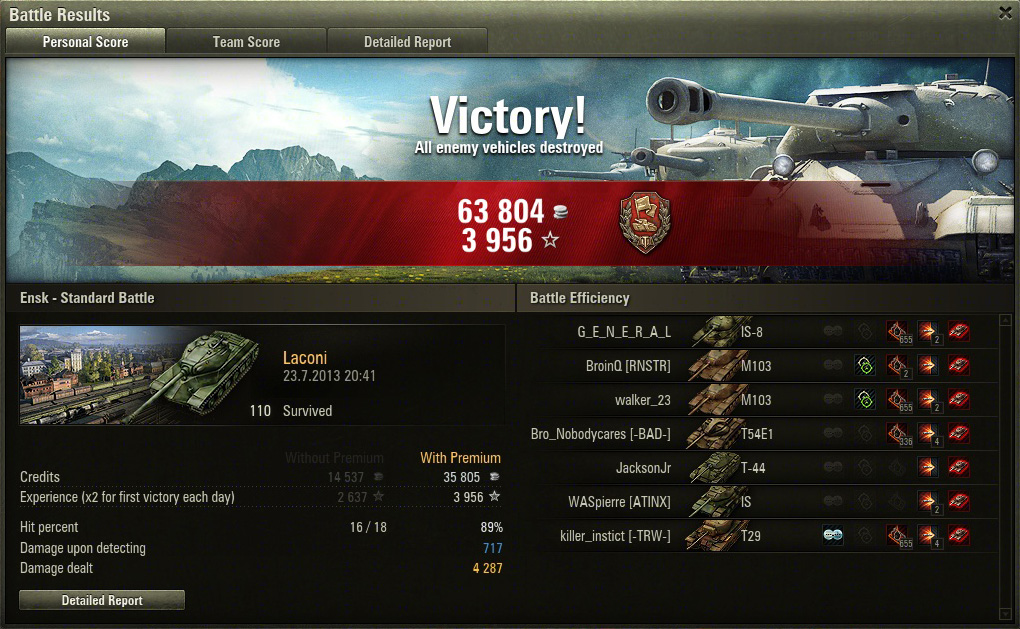Click the green icon on BroinQ's row
The image size is (1020, 629).
tap(866, 367)
